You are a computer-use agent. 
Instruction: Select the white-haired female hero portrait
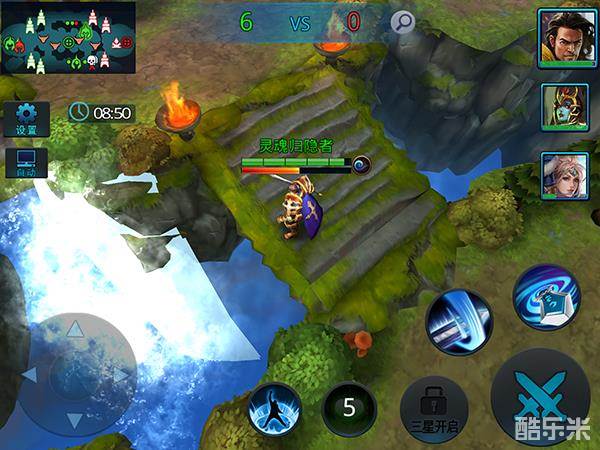560,175
